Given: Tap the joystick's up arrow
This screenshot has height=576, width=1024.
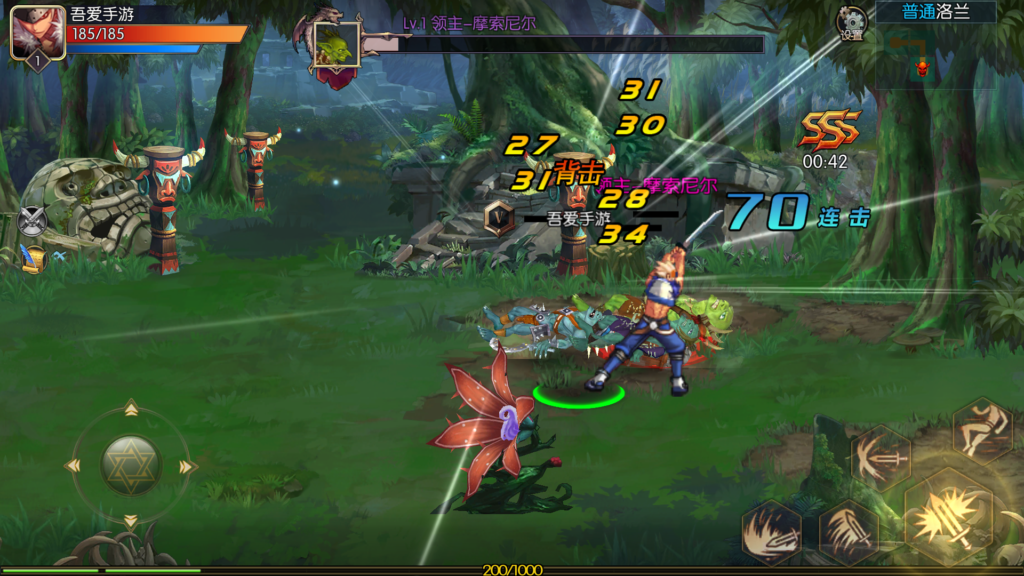Looking at the screenshot, I should [x=131, y=408].
